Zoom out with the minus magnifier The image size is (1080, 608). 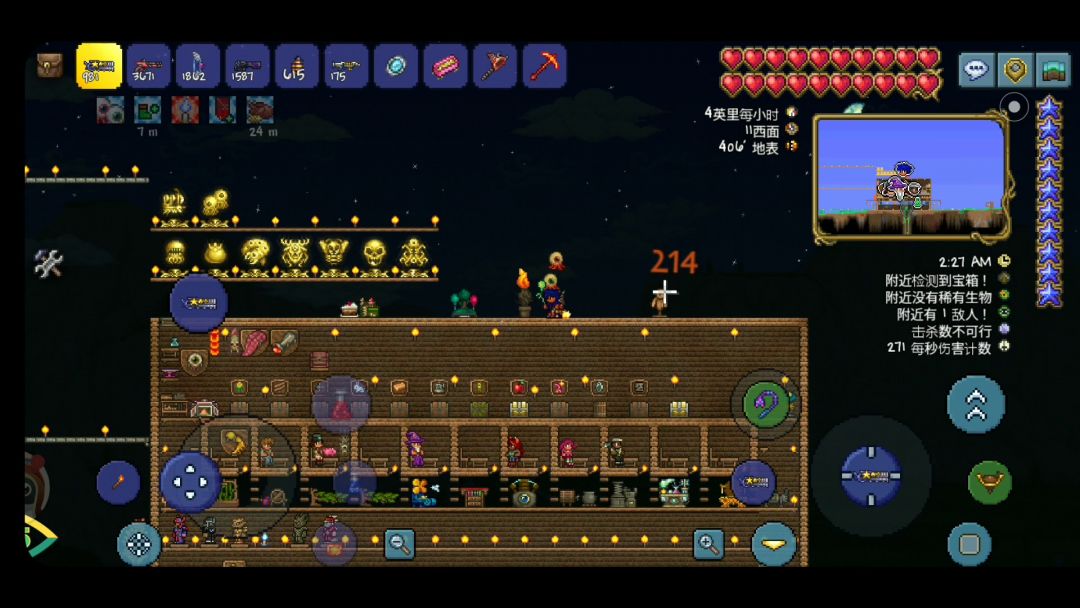(399, 544)
